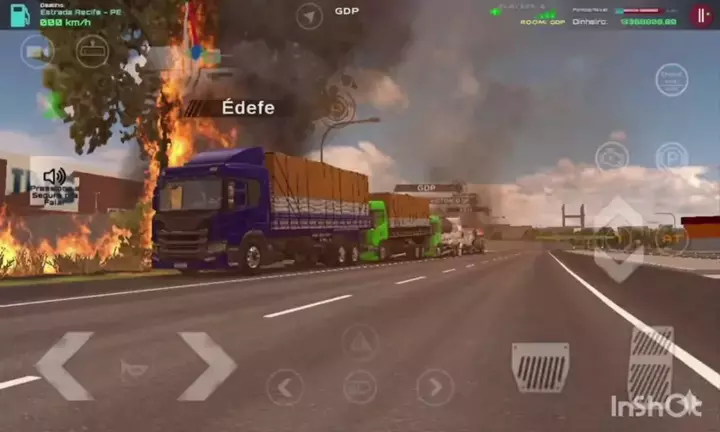Tap the engine icon button
720x432 pixels.
(611, 157)
